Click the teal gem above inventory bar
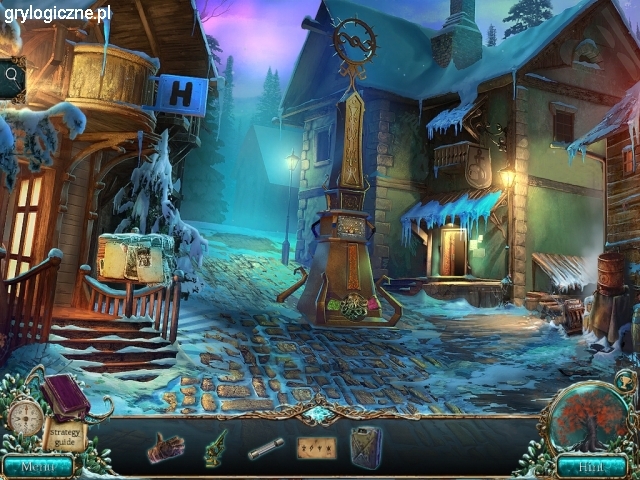The width and height of the screenshot is (640, 480). click(321, 414)
